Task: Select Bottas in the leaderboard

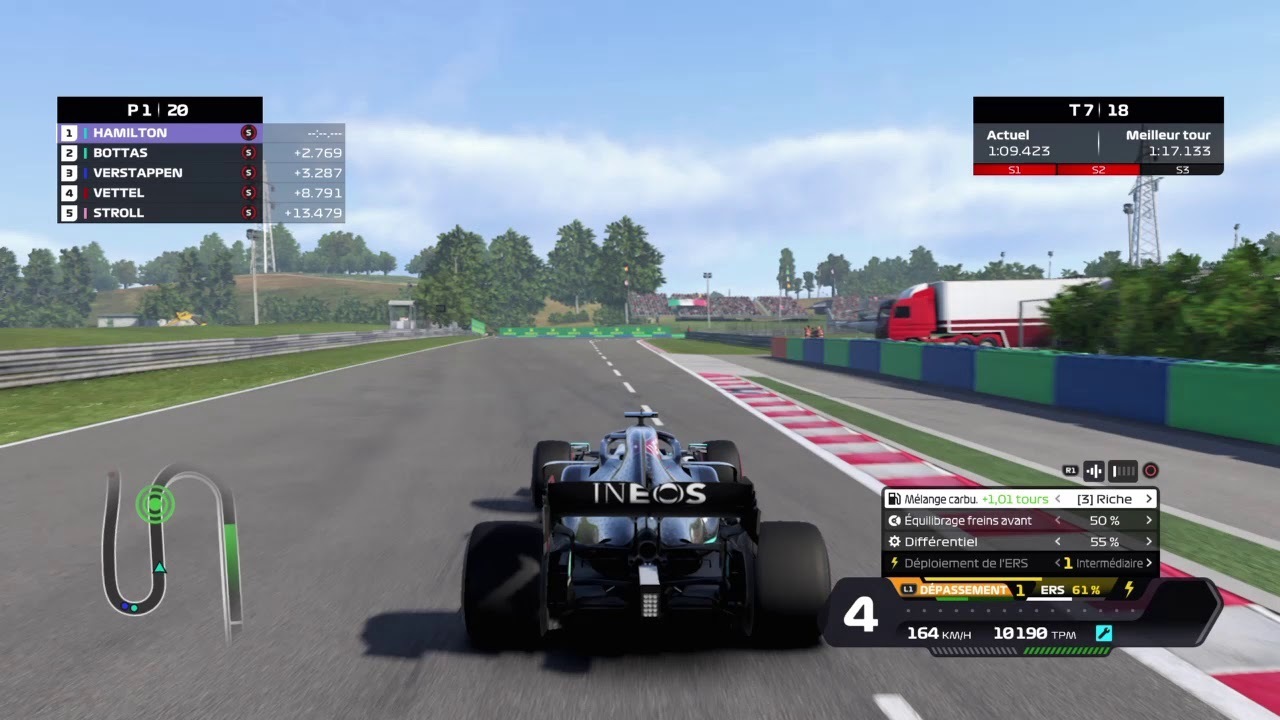Action: (160, 153)
